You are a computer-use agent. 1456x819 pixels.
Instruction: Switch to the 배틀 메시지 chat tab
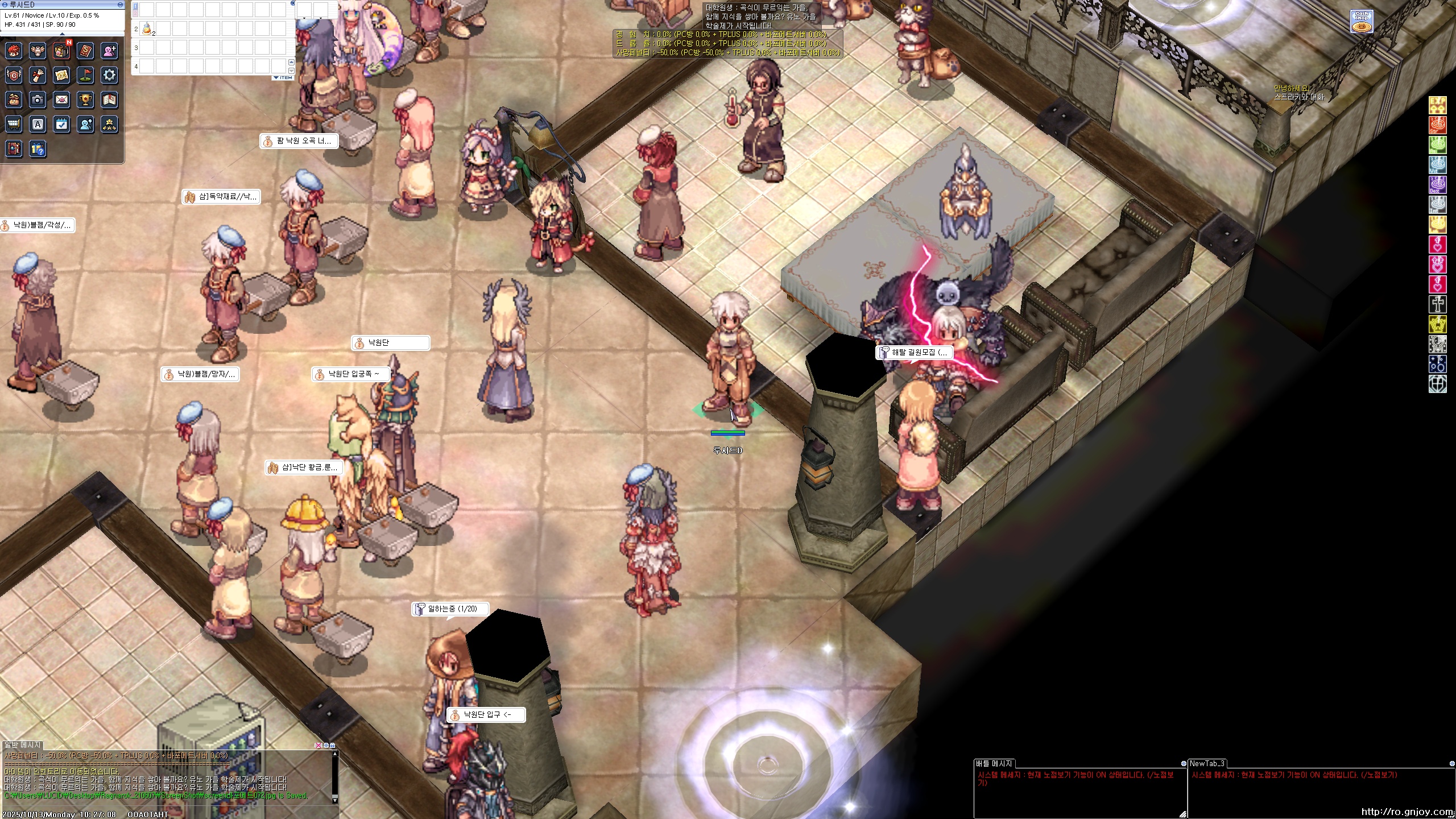click(994, 763)
